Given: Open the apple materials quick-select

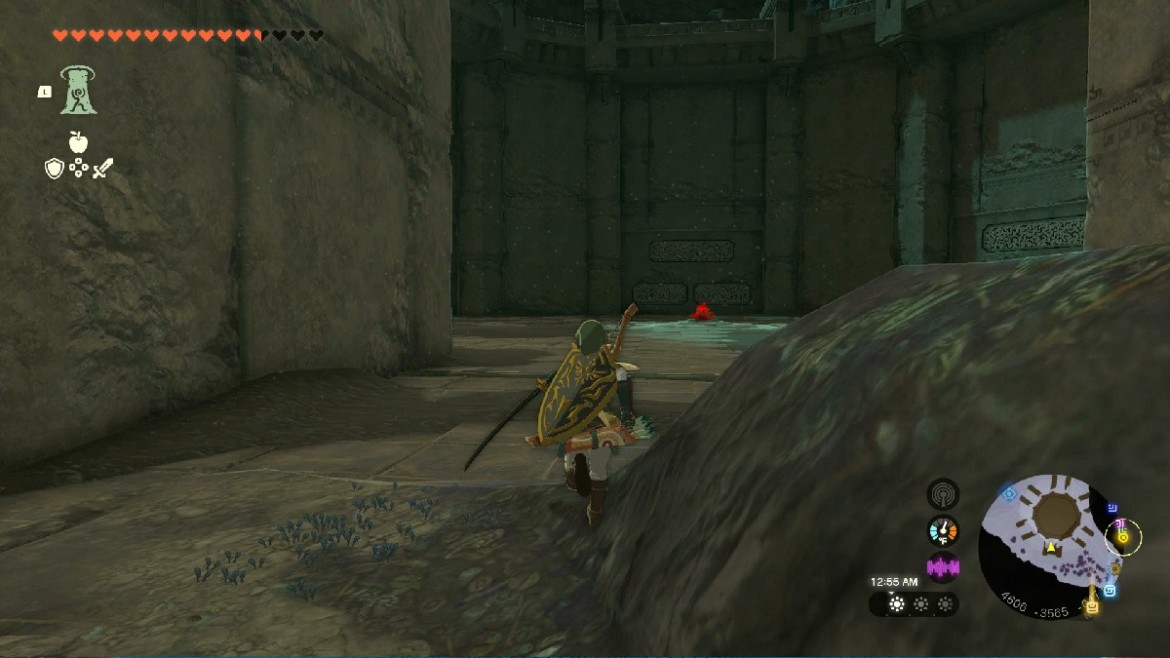Looking at the screenshot, I should coord(78,142).
